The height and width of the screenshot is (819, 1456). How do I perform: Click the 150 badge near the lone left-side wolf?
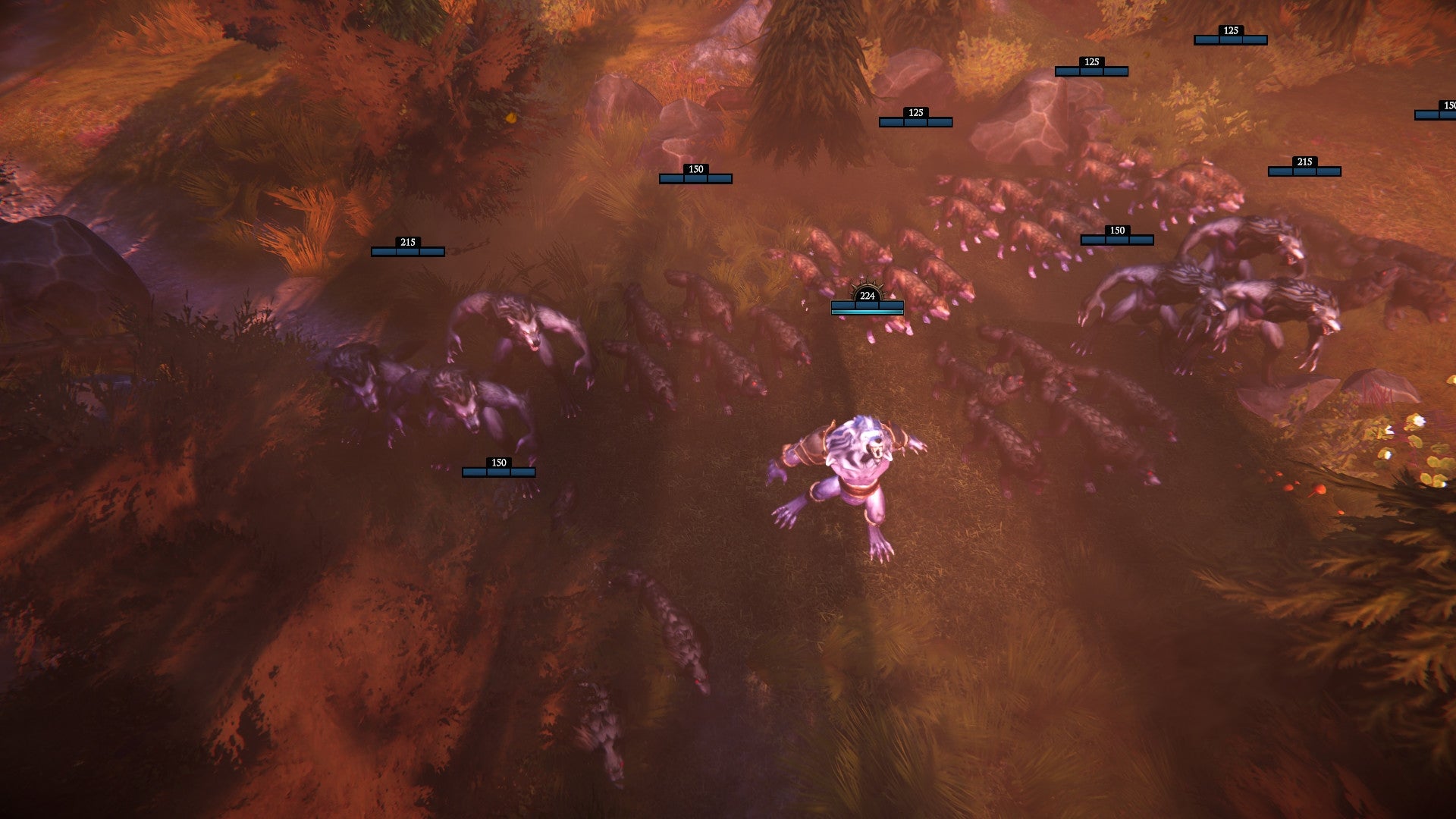pyautogui.click(x=499, y=460)
